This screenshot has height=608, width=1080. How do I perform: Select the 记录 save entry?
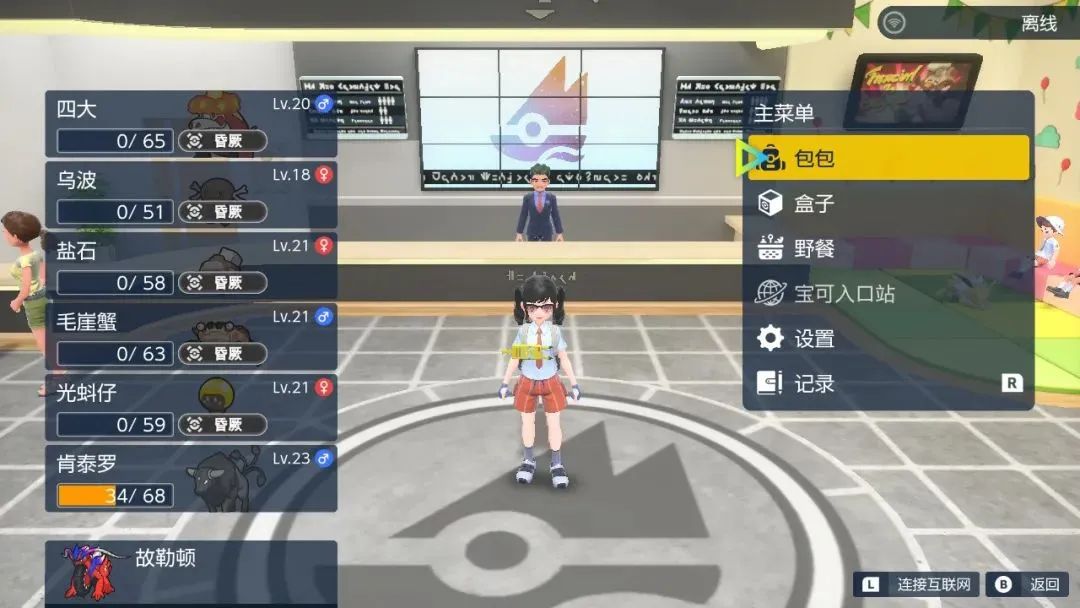888,383
